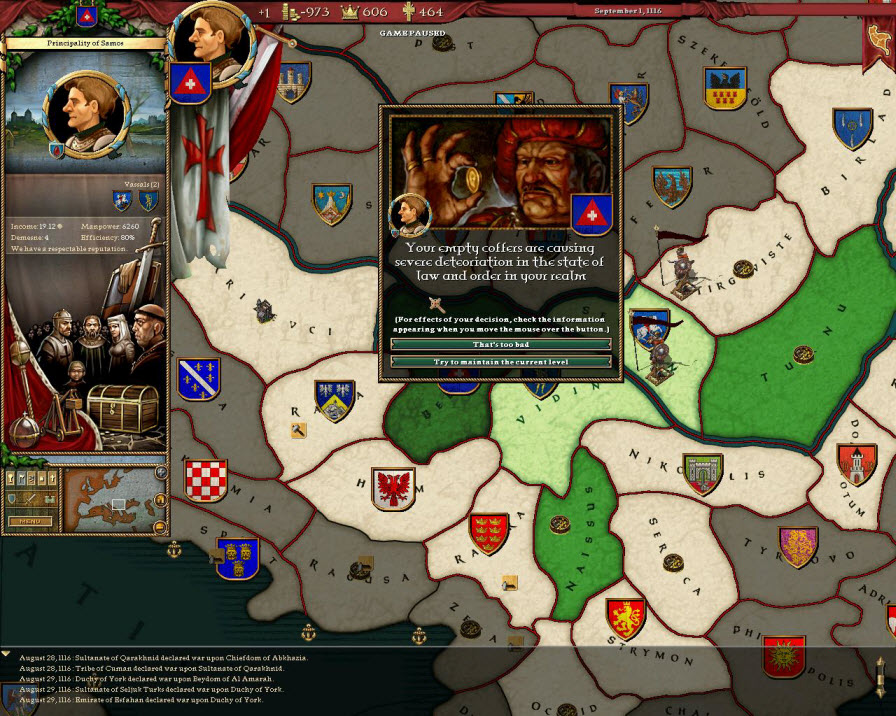Screen dimensions: 896x716
Task: Open the large ruler portrait beside the banner
Action: pos(210,40)
